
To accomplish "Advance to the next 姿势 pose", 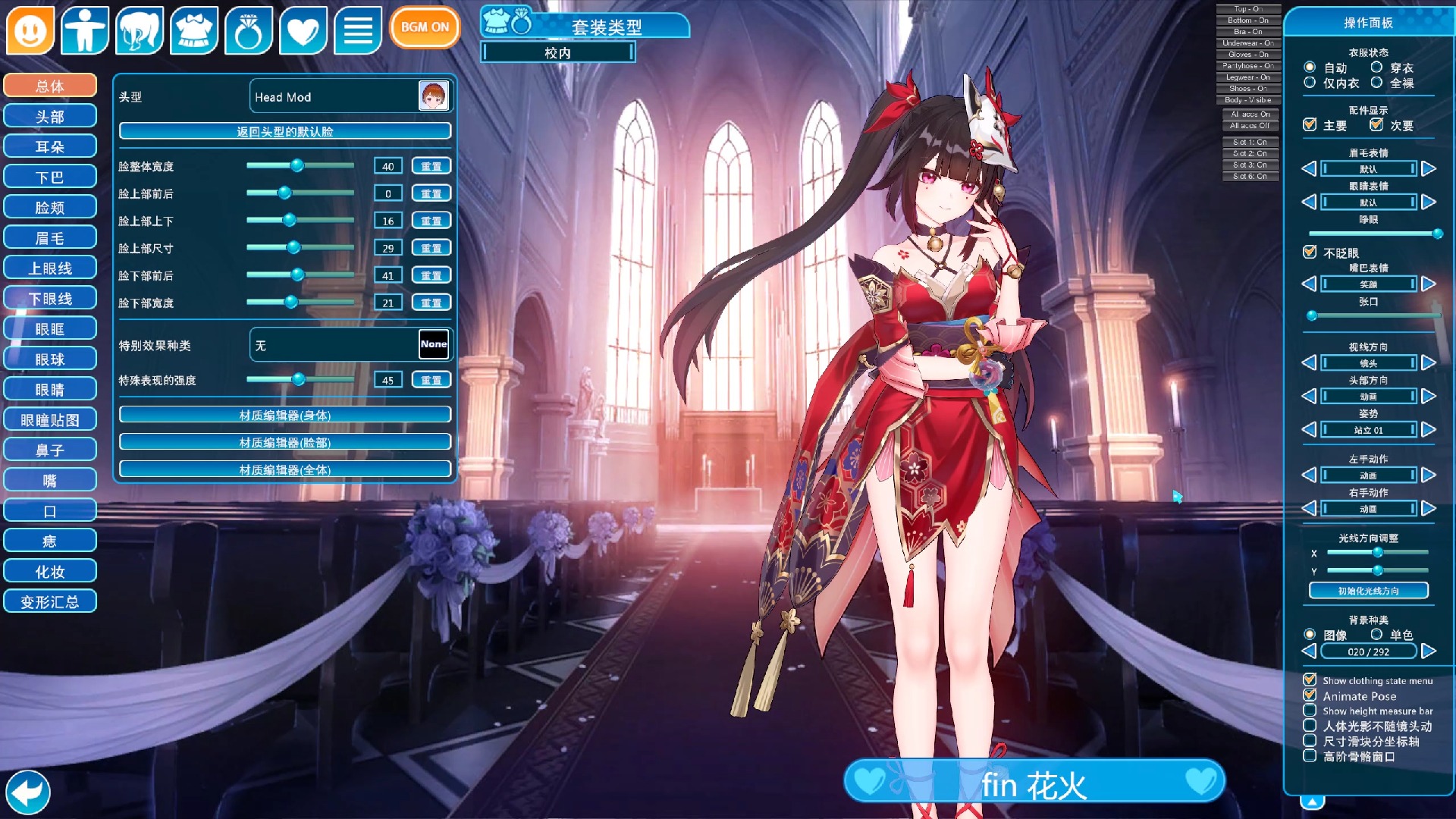I will (1429, 430).
